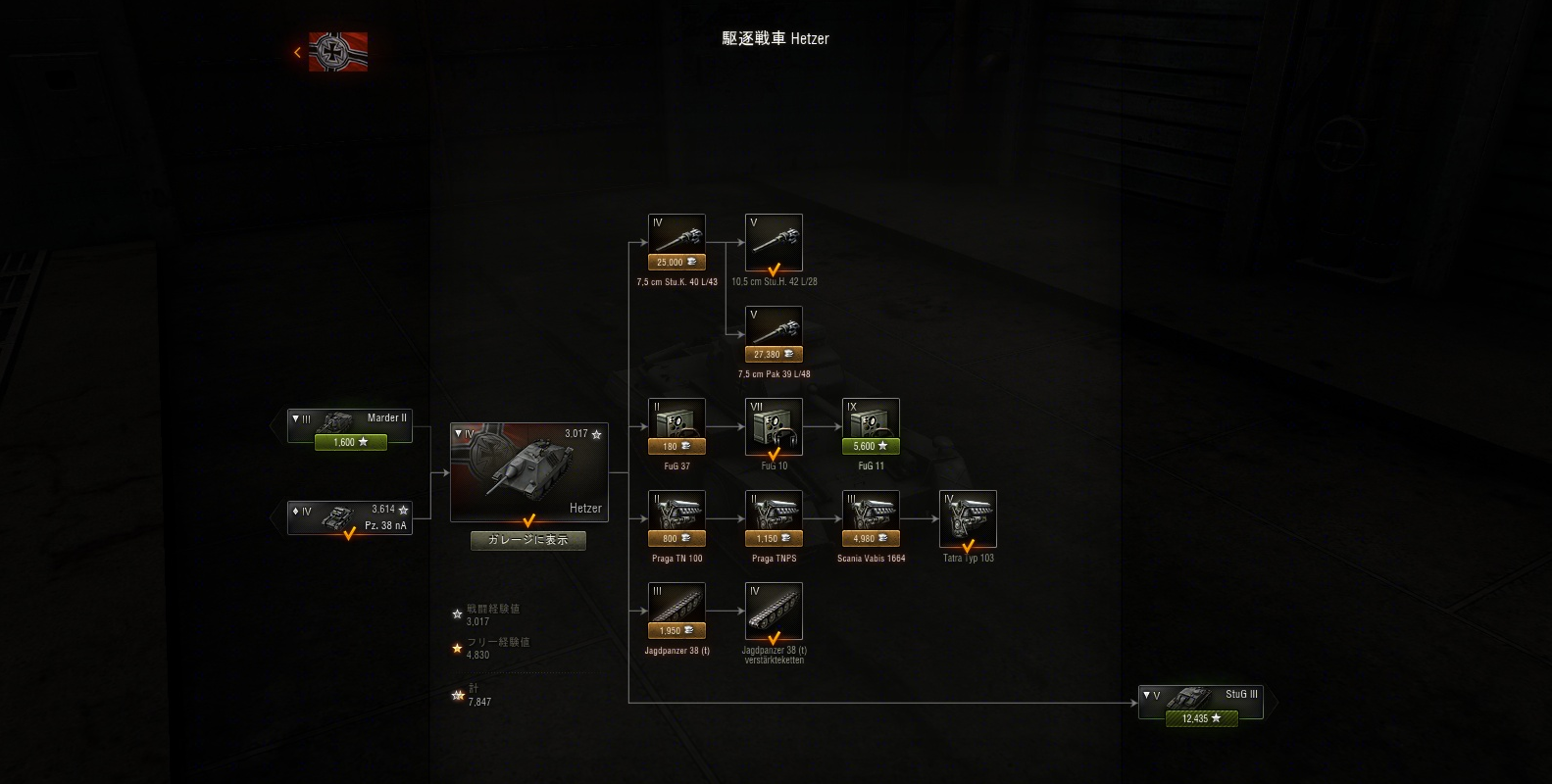Select the Praga TN 100 engine

676,512
